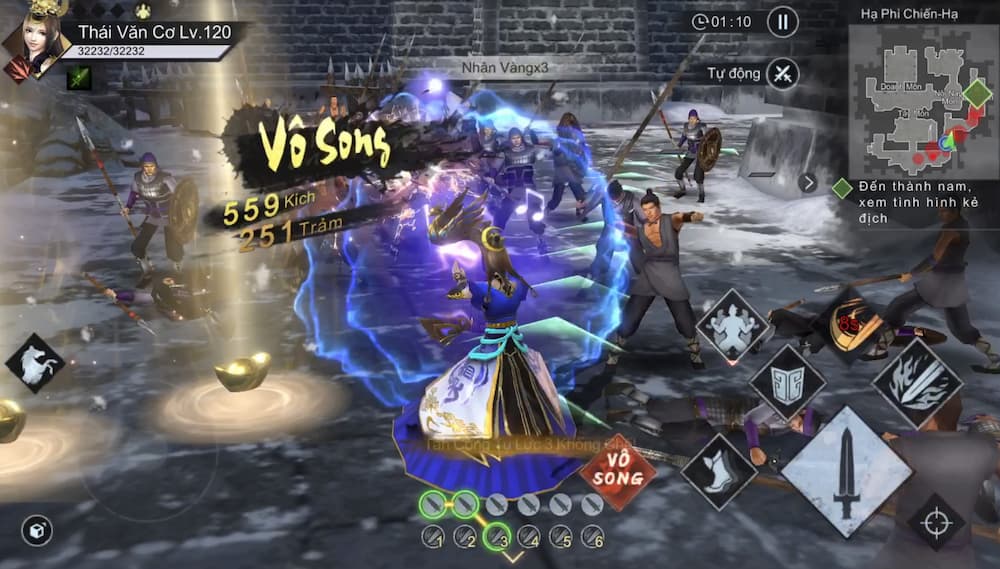Toggle Tự động auto-battle crossed swords
The height and width of the screenshot is (569, 1000).
click(x=783, y=73)
